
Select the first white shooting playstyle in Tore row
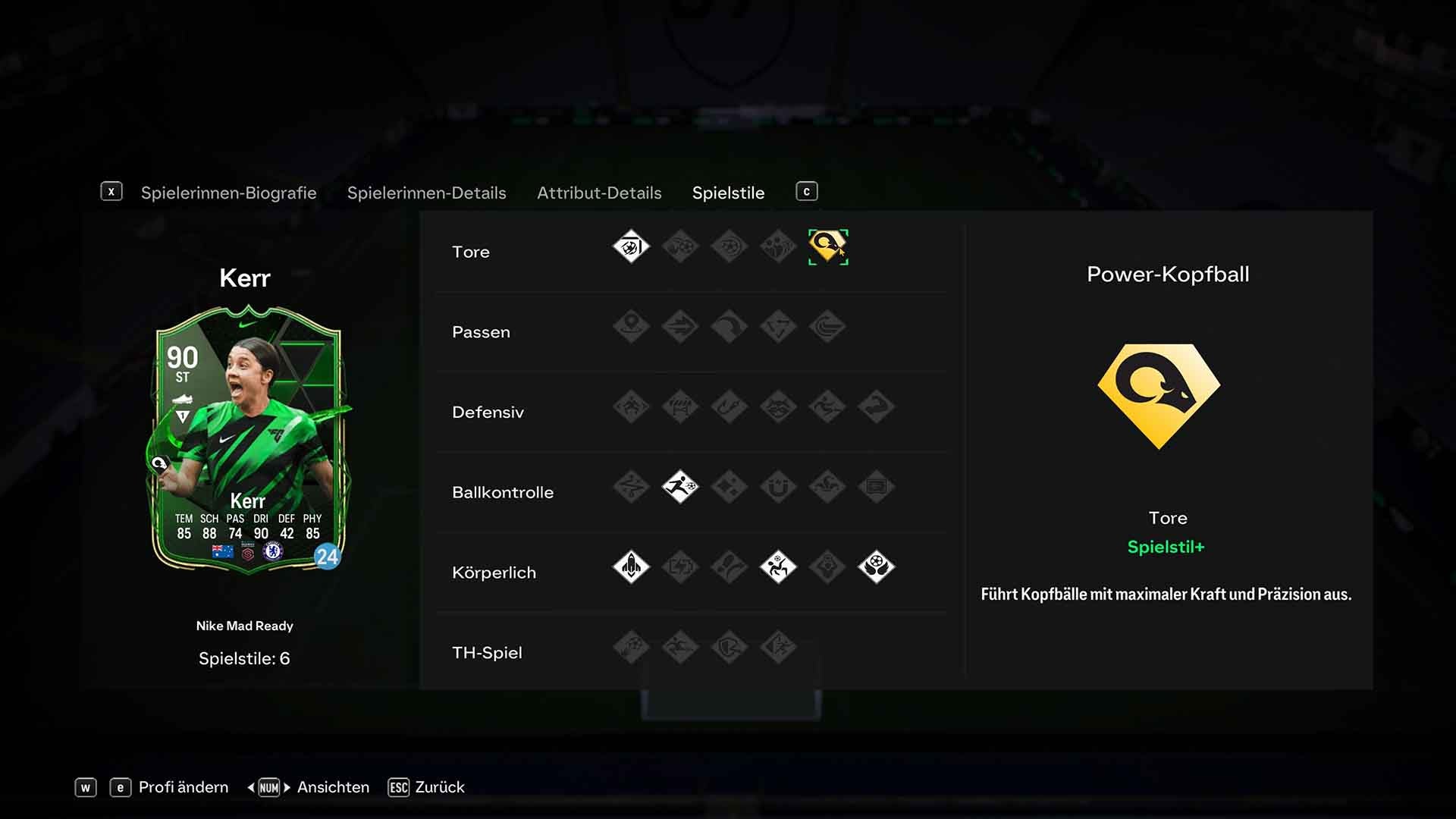click(630, 246)
